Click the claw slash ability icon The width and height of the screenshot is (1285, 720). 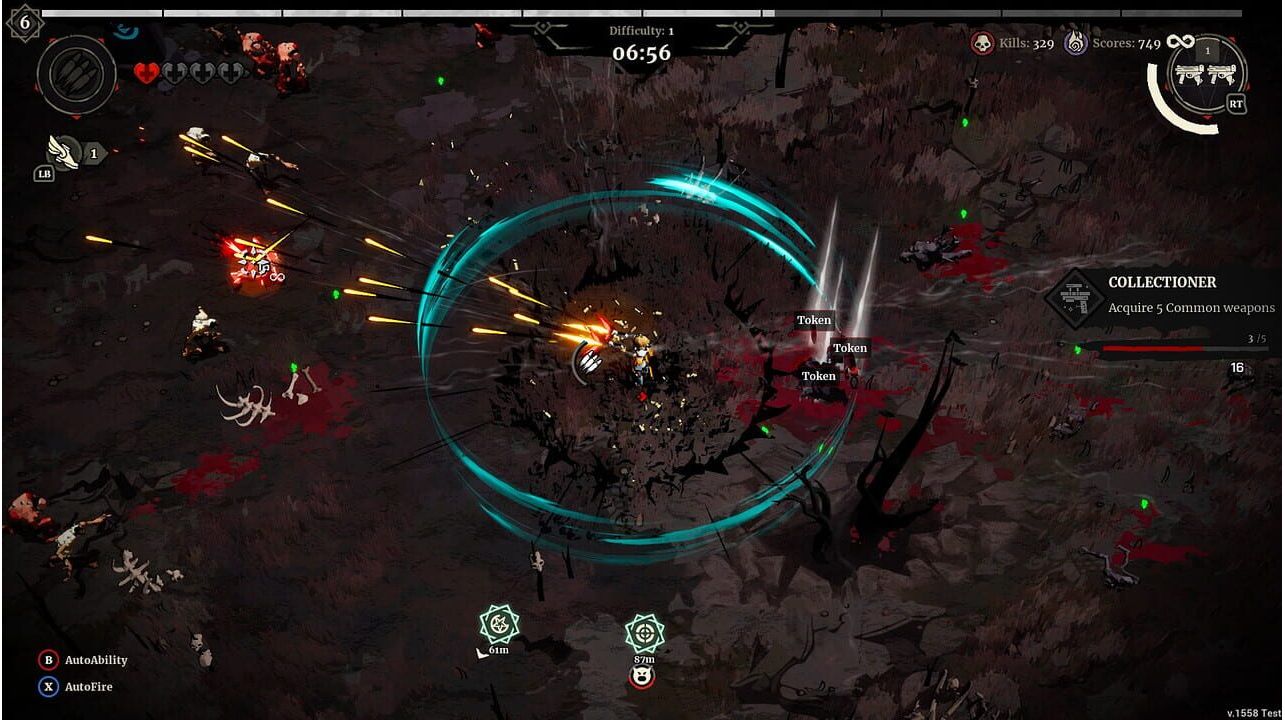point(77,74)
